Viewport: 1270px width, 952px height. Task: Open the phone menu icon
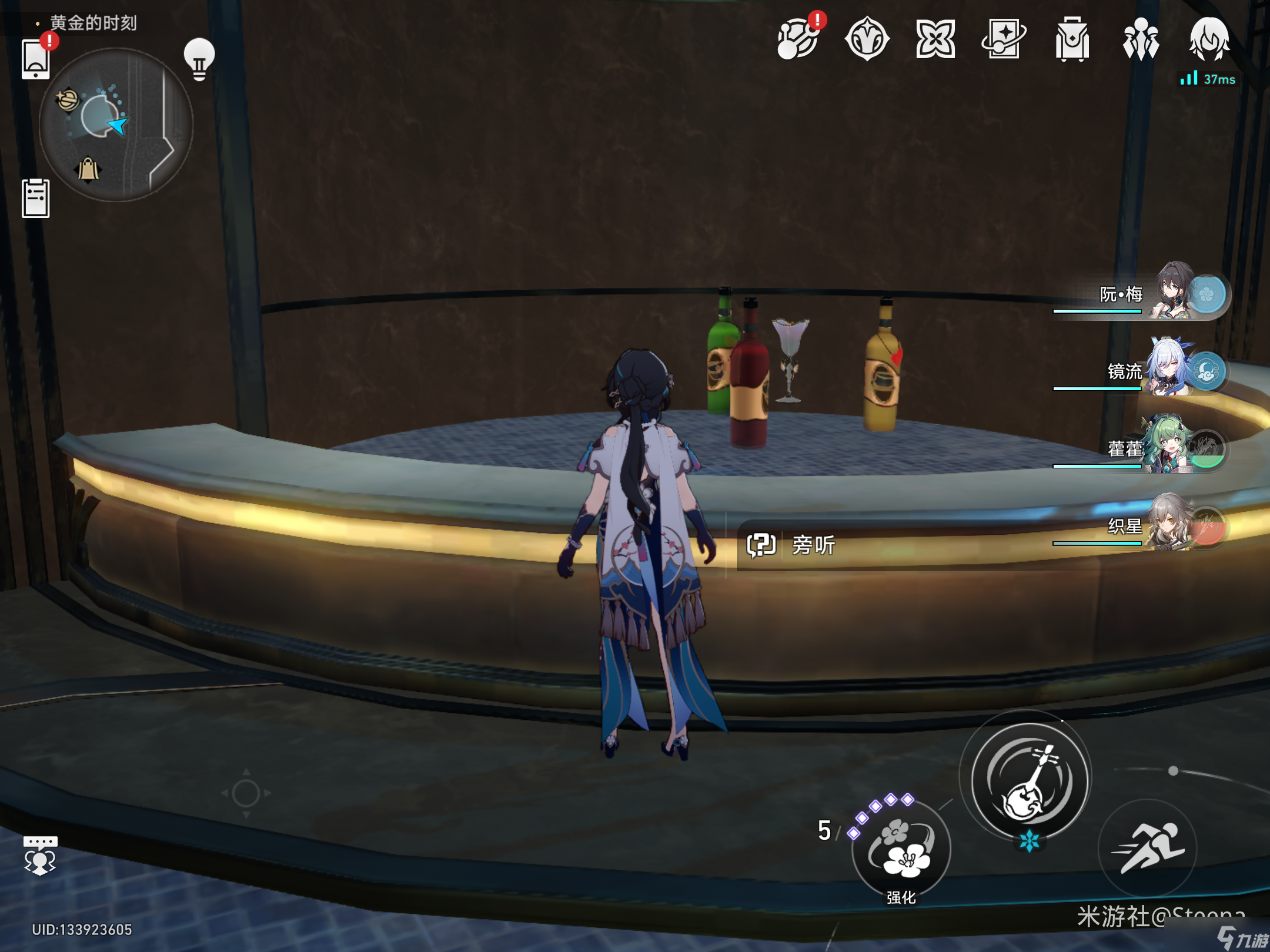35,59
